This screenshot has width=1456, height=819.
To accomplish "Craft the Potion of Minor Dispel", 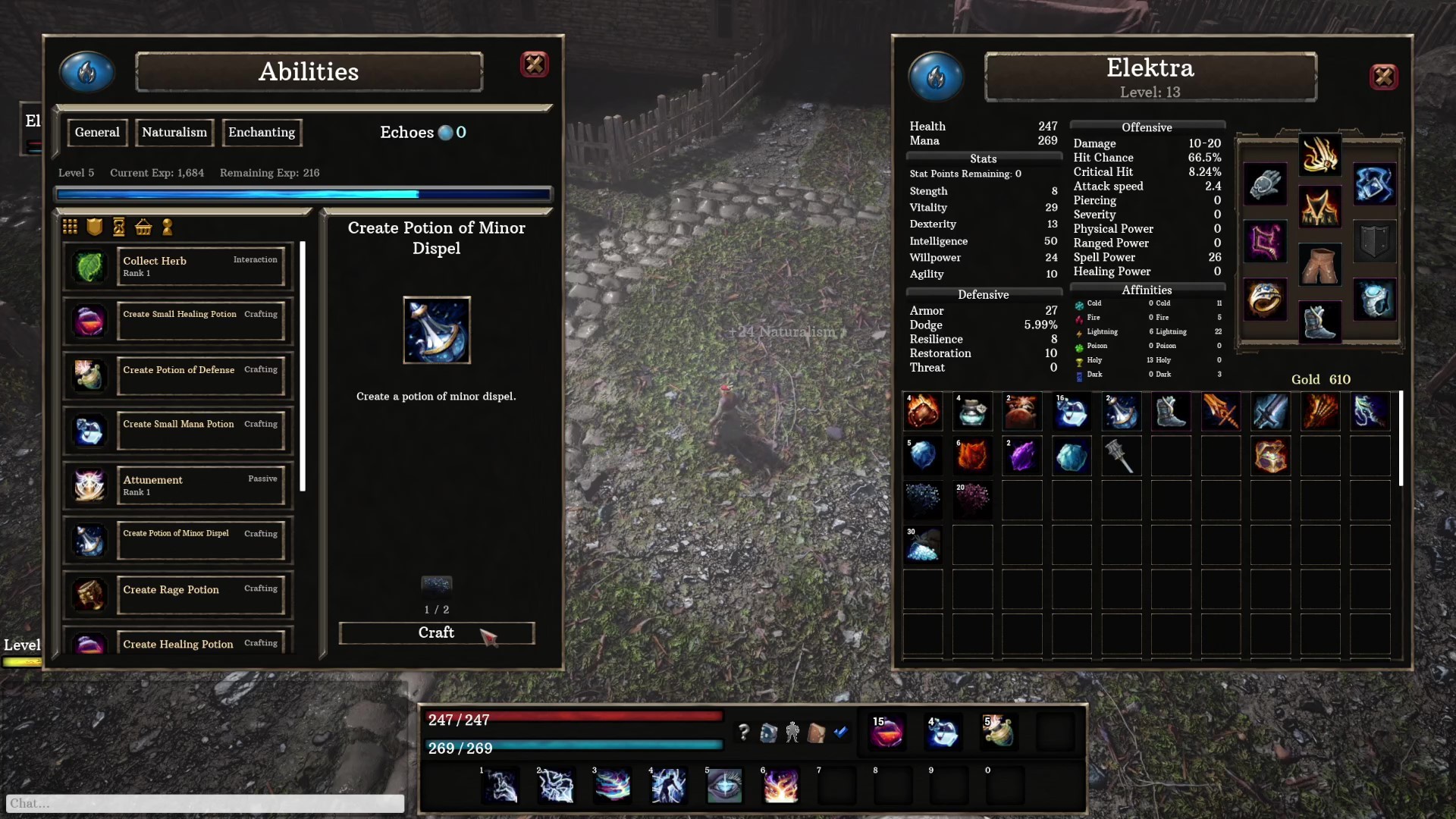I will pos(436,633).
